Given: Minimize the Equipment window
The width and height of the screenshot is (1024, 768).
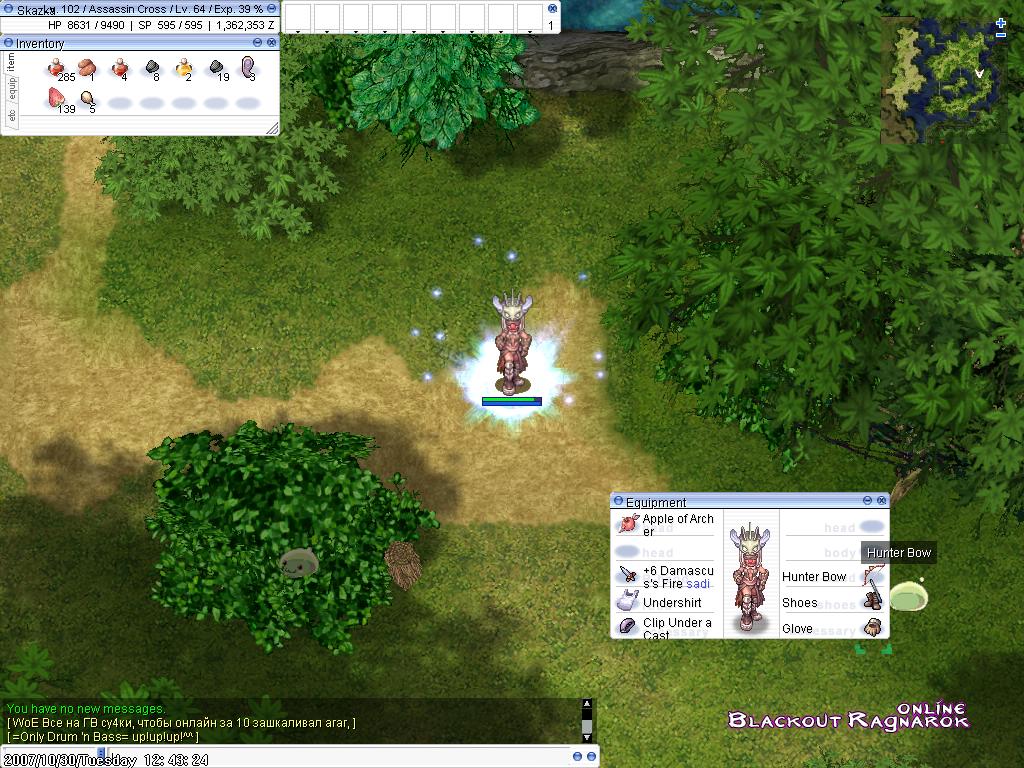Looking at the screenshot, I should click(867, 501).
